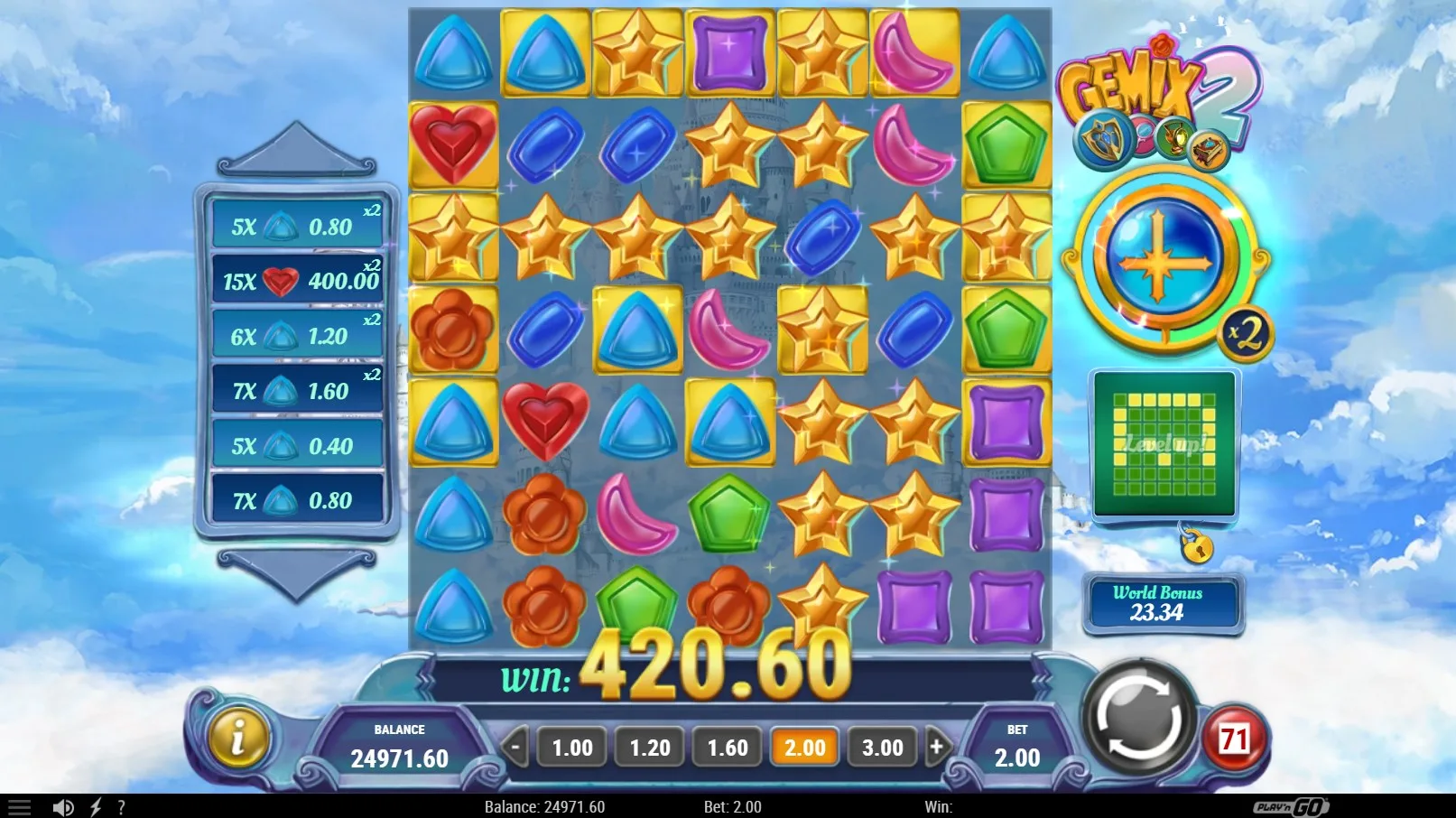Open help with the question mark icon
The height and width of the screenshot is (818, 1456).
point(121,807)
